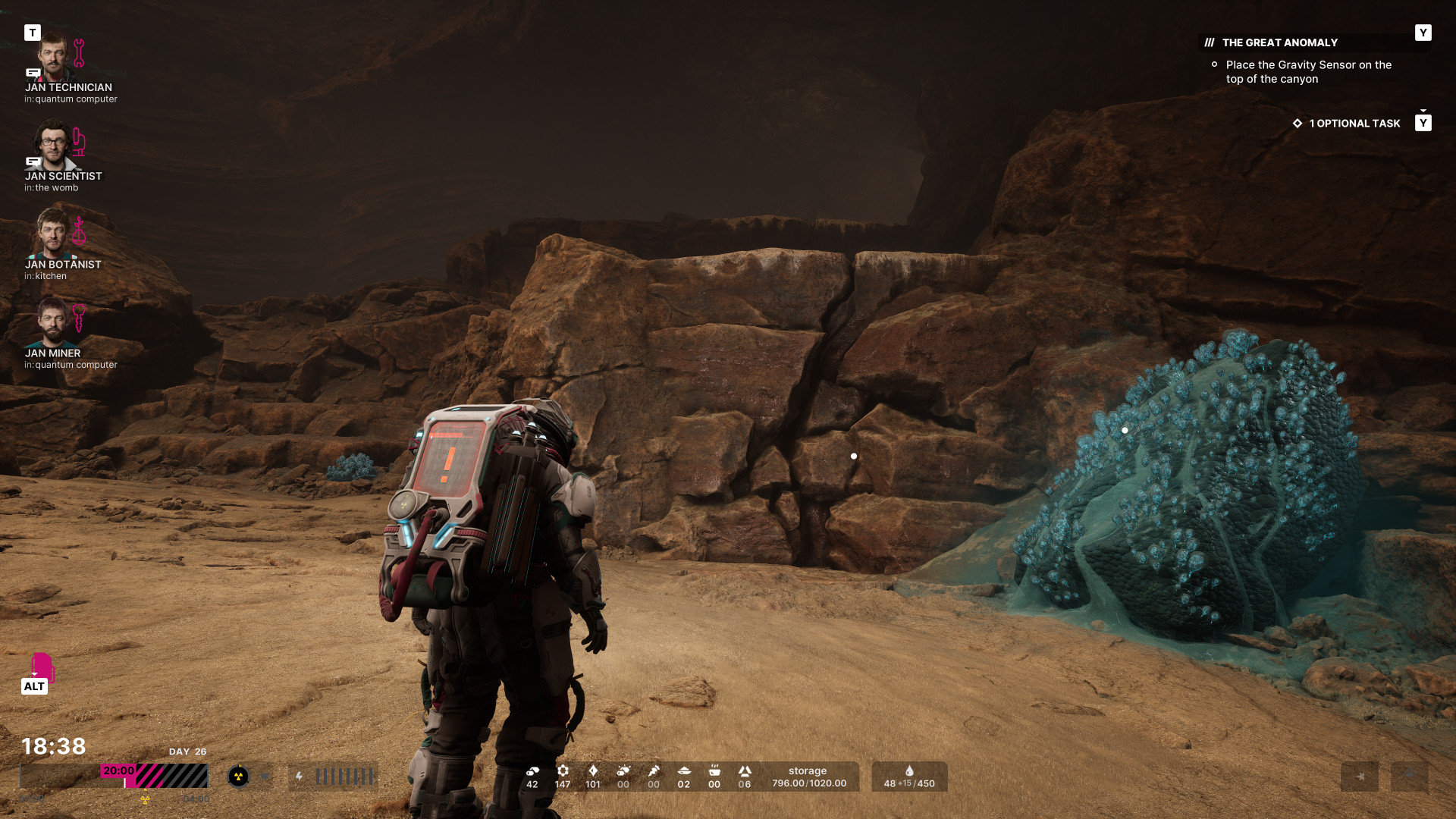Open The Great Anomaly objective tracker
This screenshot has width=1456, height=819.
(x=1279, y=43)
